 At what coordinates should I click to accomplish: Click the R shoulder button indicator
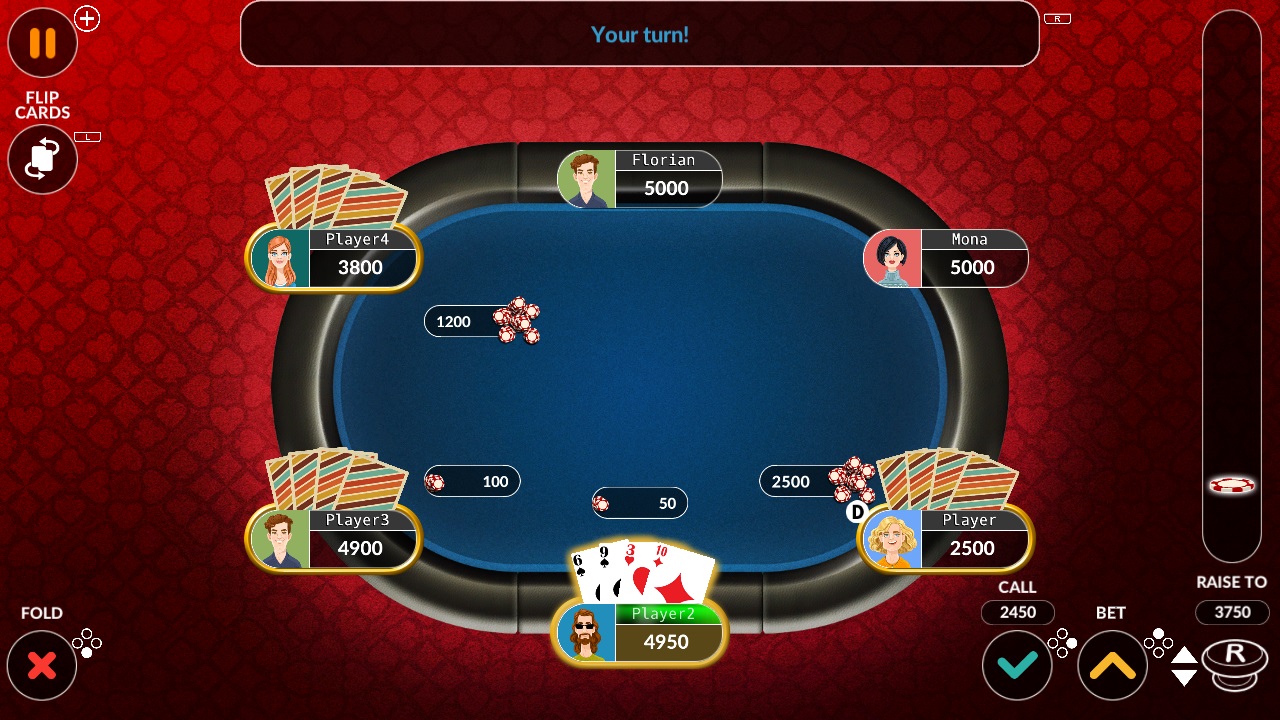1057,17
